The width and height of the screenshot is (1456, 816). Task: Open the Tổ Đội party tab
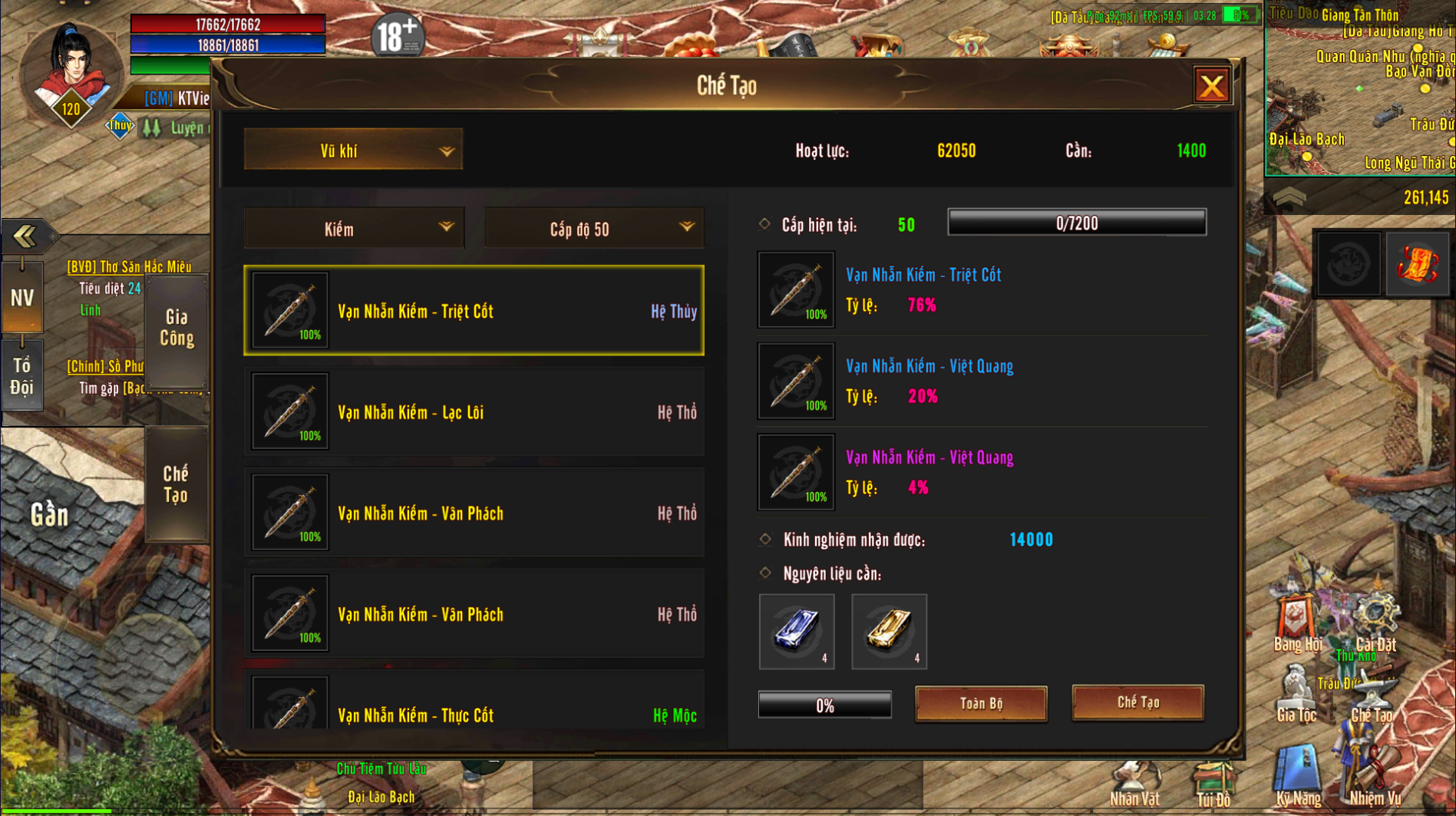22,376
